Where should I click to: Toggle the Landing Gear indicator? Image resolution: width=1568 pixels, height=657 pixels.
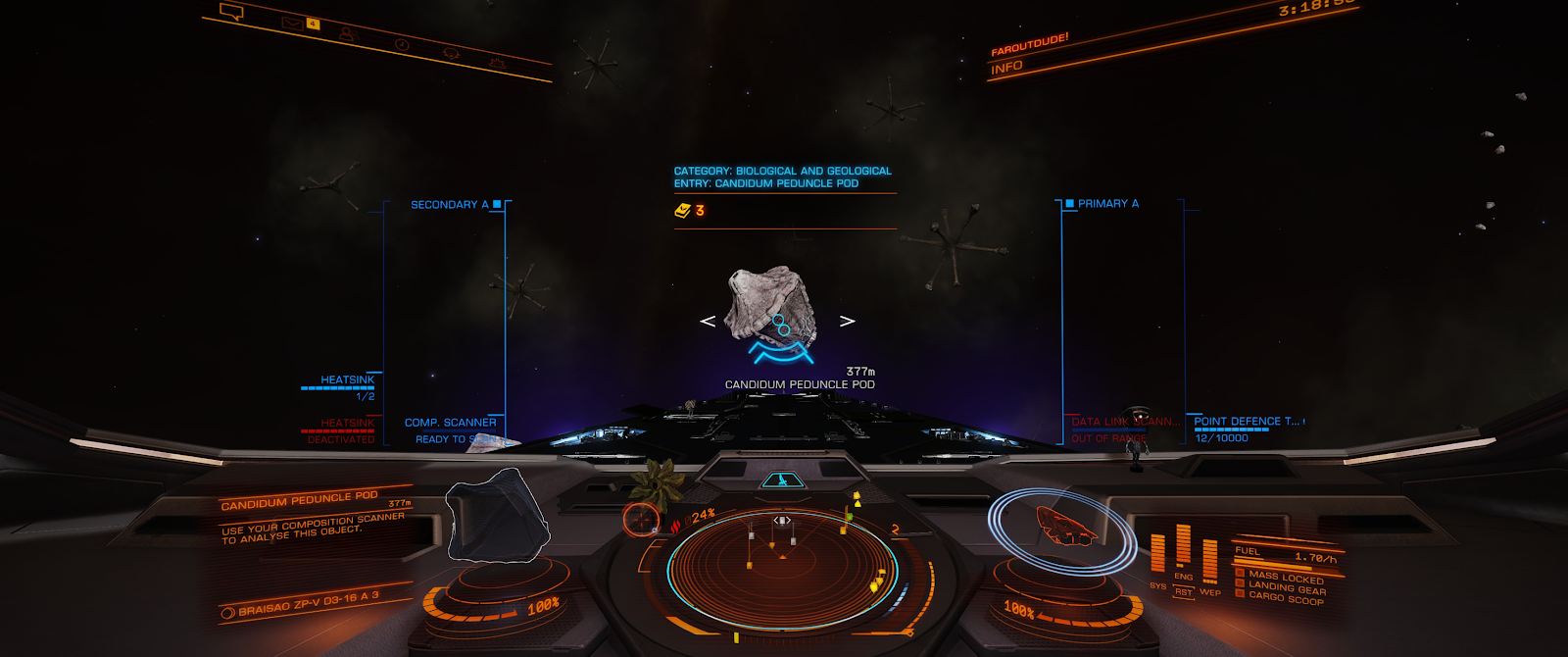1287,586
